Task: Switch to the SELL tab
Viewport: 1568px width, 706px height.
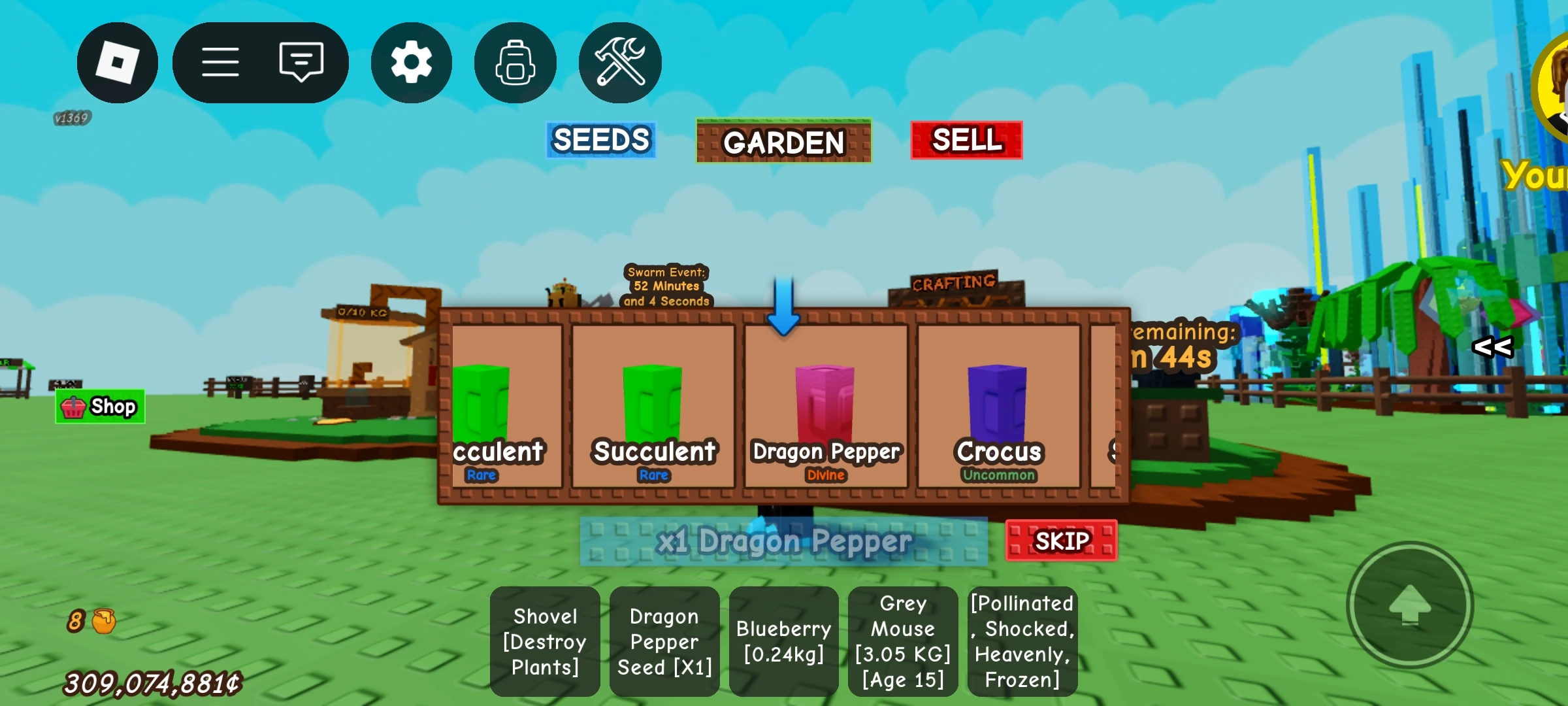Action: [967, 139]
